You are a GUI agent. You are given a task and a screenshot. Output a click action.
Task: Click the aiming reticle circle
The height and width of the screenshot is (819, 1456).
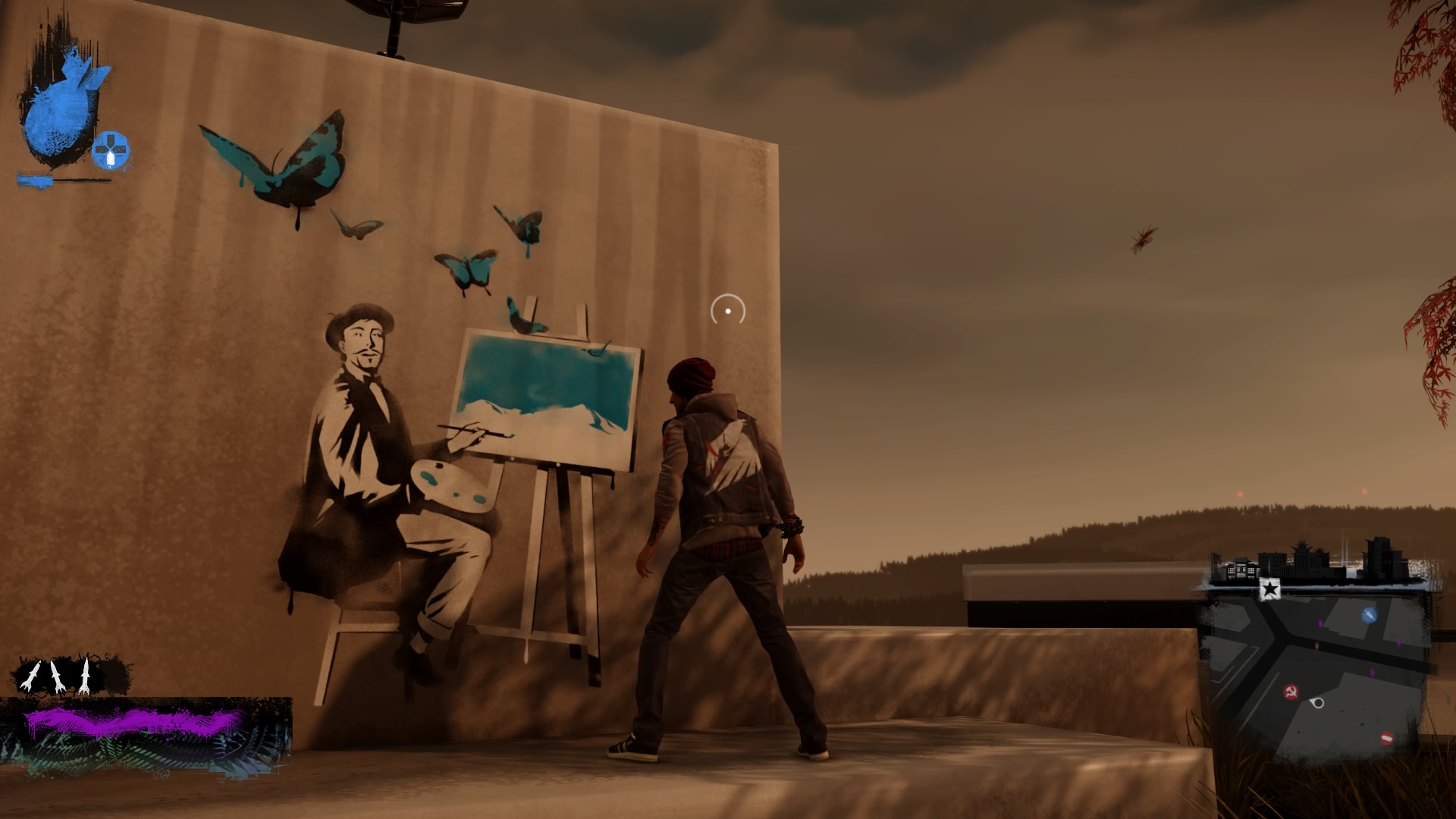pyautogui.click(x=726, y=309)
